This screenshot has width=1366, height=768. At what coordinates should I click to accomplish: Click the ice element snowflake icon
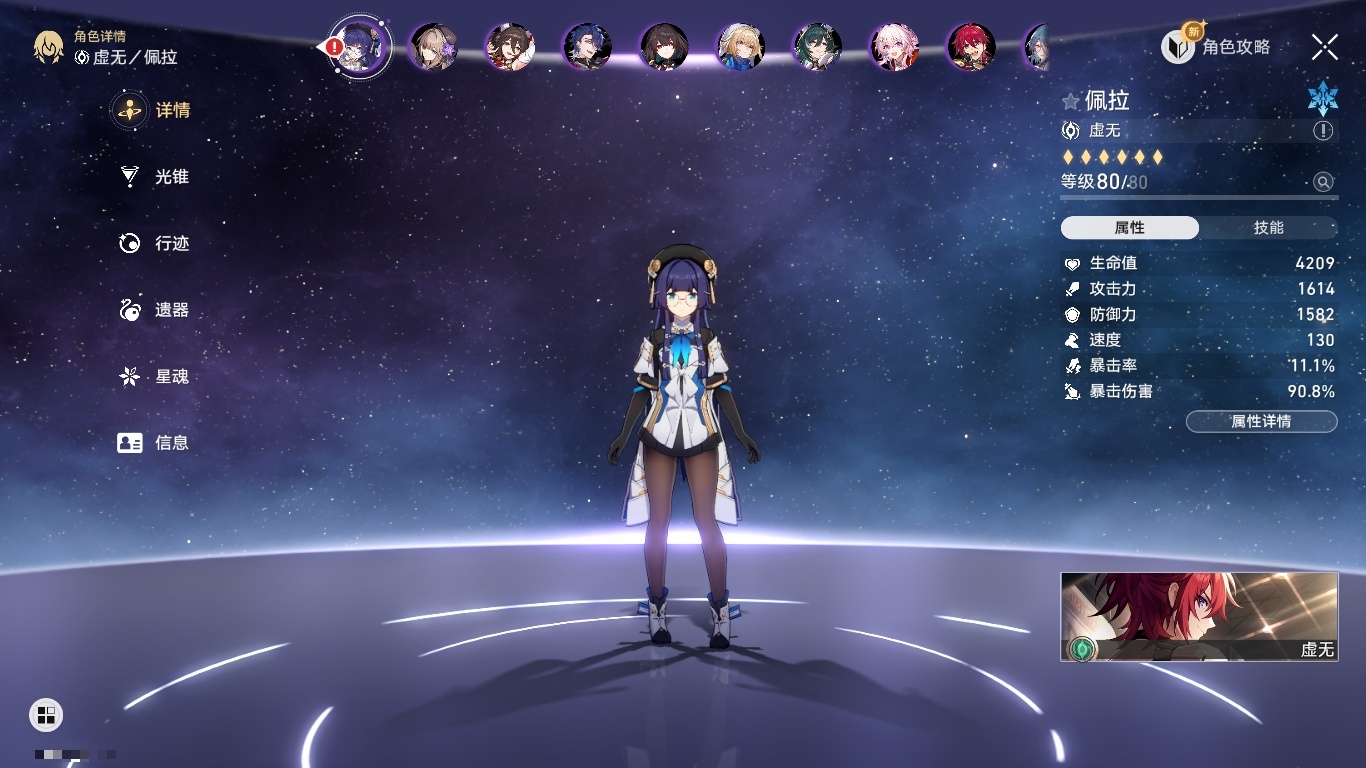(1322, 98)
